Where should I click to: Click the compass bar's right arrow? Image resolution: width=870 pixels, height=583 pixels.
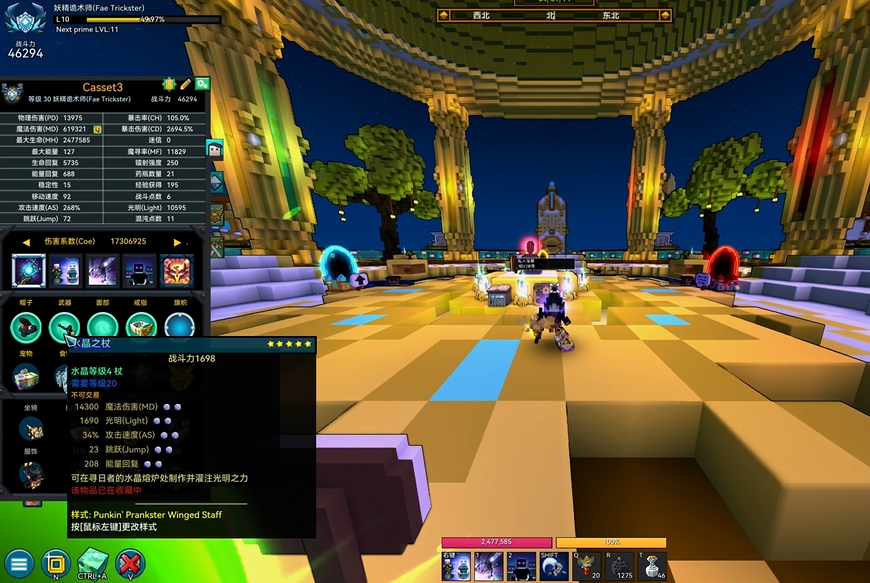click(x=666, y=15)
